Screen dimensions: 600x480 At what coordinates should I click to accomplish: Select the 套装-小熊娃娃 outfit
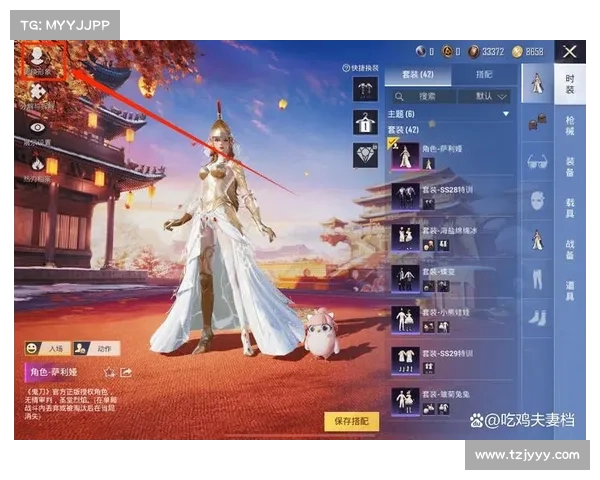pos(453,317)
